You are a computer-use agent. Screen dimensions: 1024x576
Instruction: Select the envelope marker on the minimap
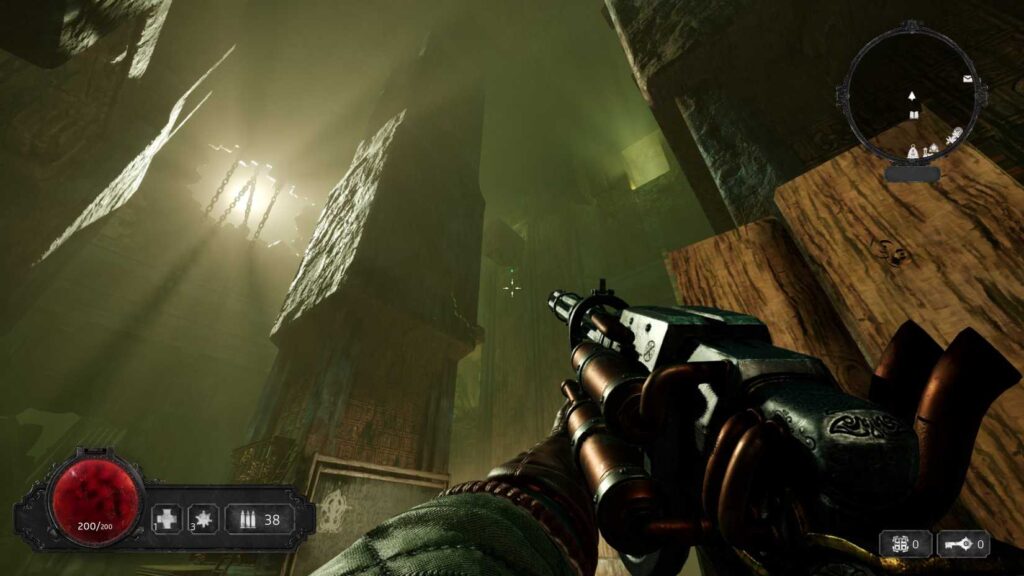pyautogui.click(x=967, y=78)
